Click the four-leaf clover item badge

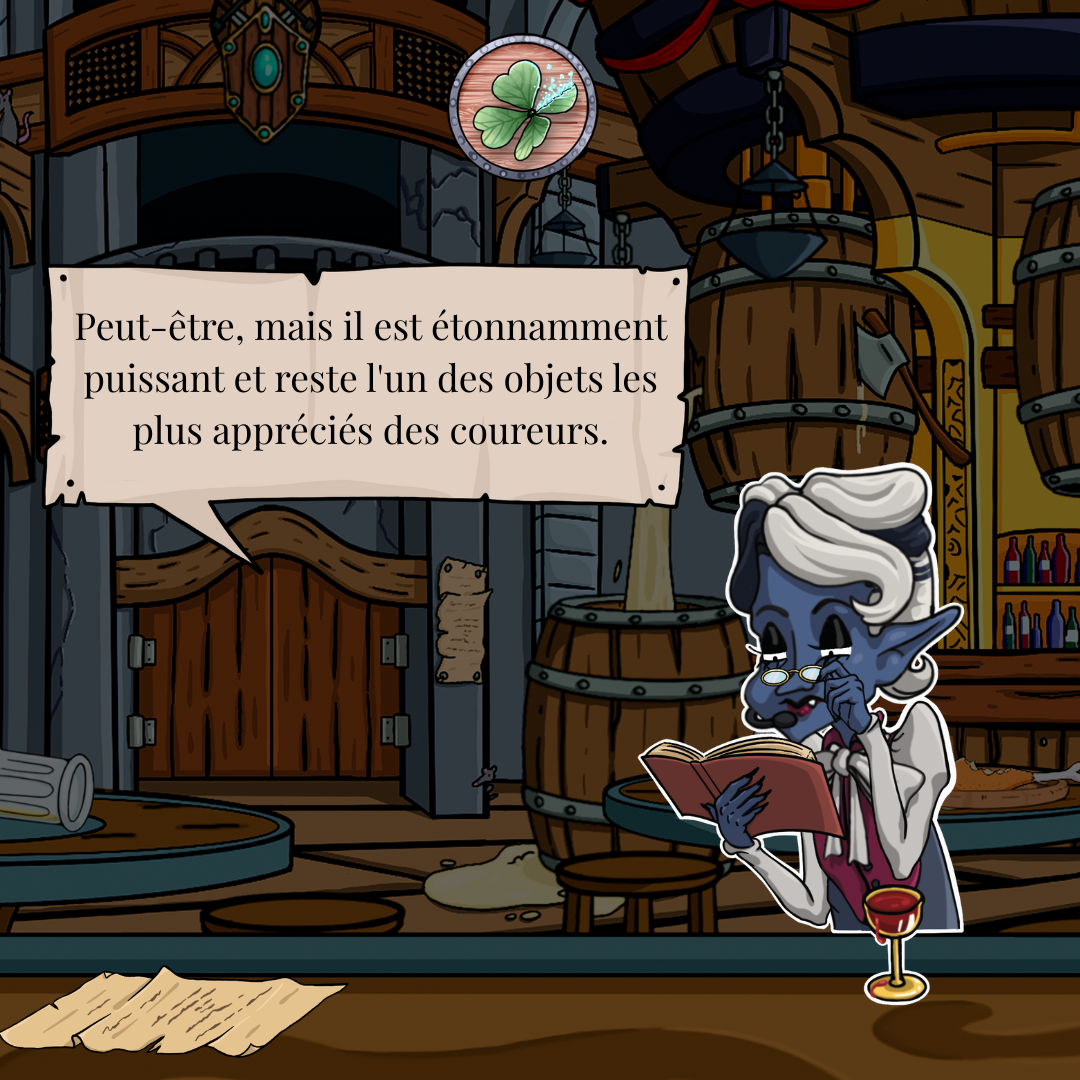(x=522, y=105)
